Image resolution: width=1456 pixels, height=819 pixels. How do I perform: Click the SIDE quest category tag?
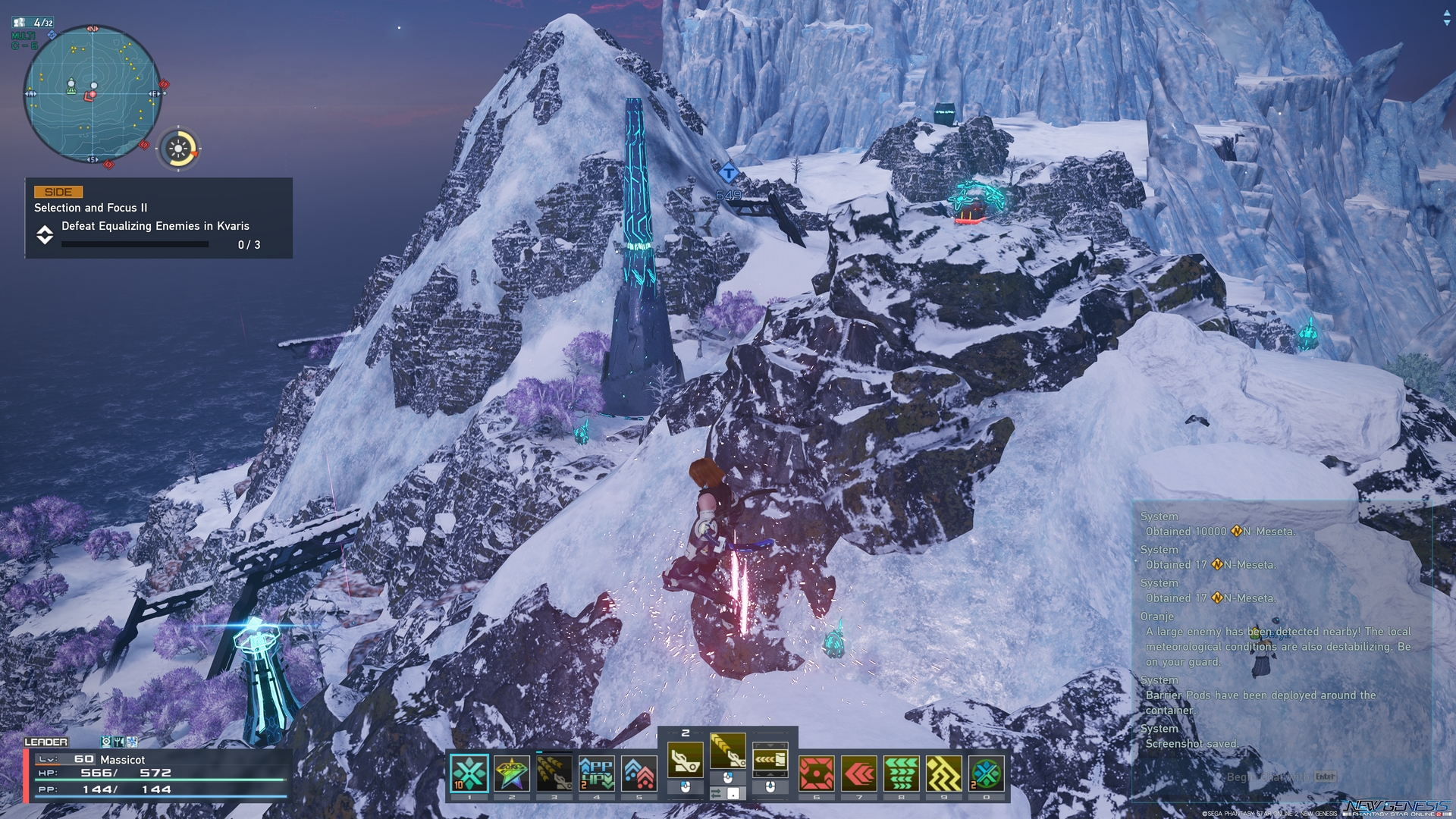[x=57, y=192]
